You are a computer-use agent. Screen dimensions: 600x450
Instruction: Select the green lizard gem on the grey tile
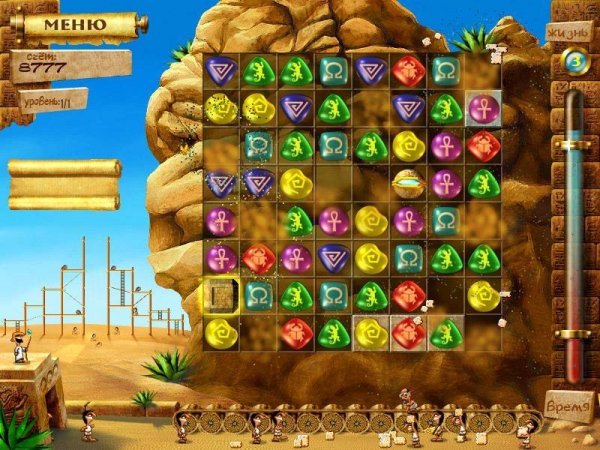pyautogui.click(x=444, y=332)
